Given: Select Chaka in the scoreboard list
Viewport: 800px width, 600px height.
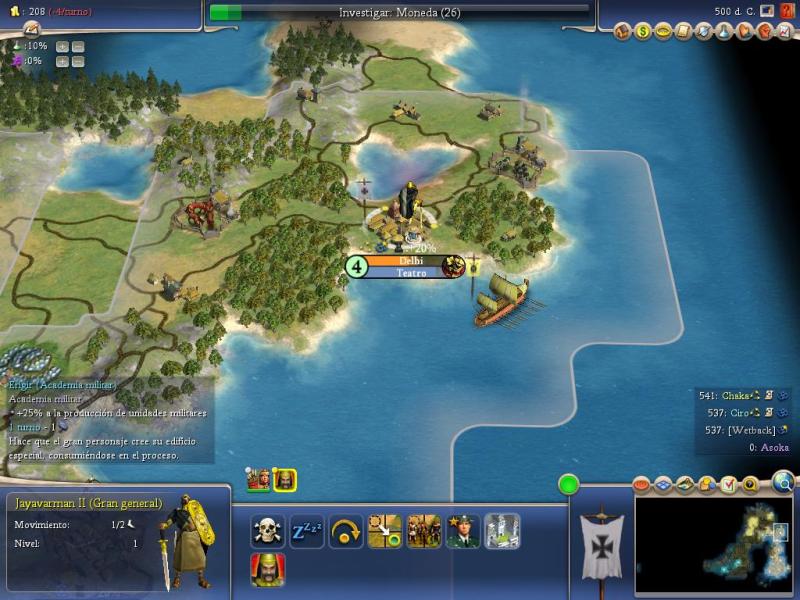Looking at the screenshot, I should (x=736, y=395).
